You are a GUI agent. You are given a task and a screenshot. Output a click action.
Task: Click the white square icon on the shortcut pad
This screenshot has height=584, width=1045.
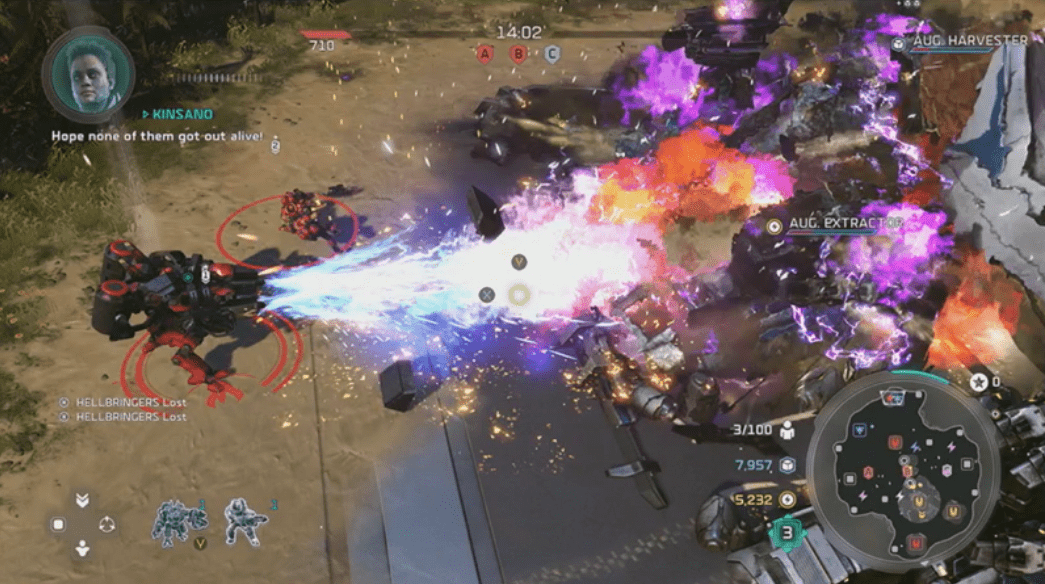pyautogui.click(x=58, y=524)
